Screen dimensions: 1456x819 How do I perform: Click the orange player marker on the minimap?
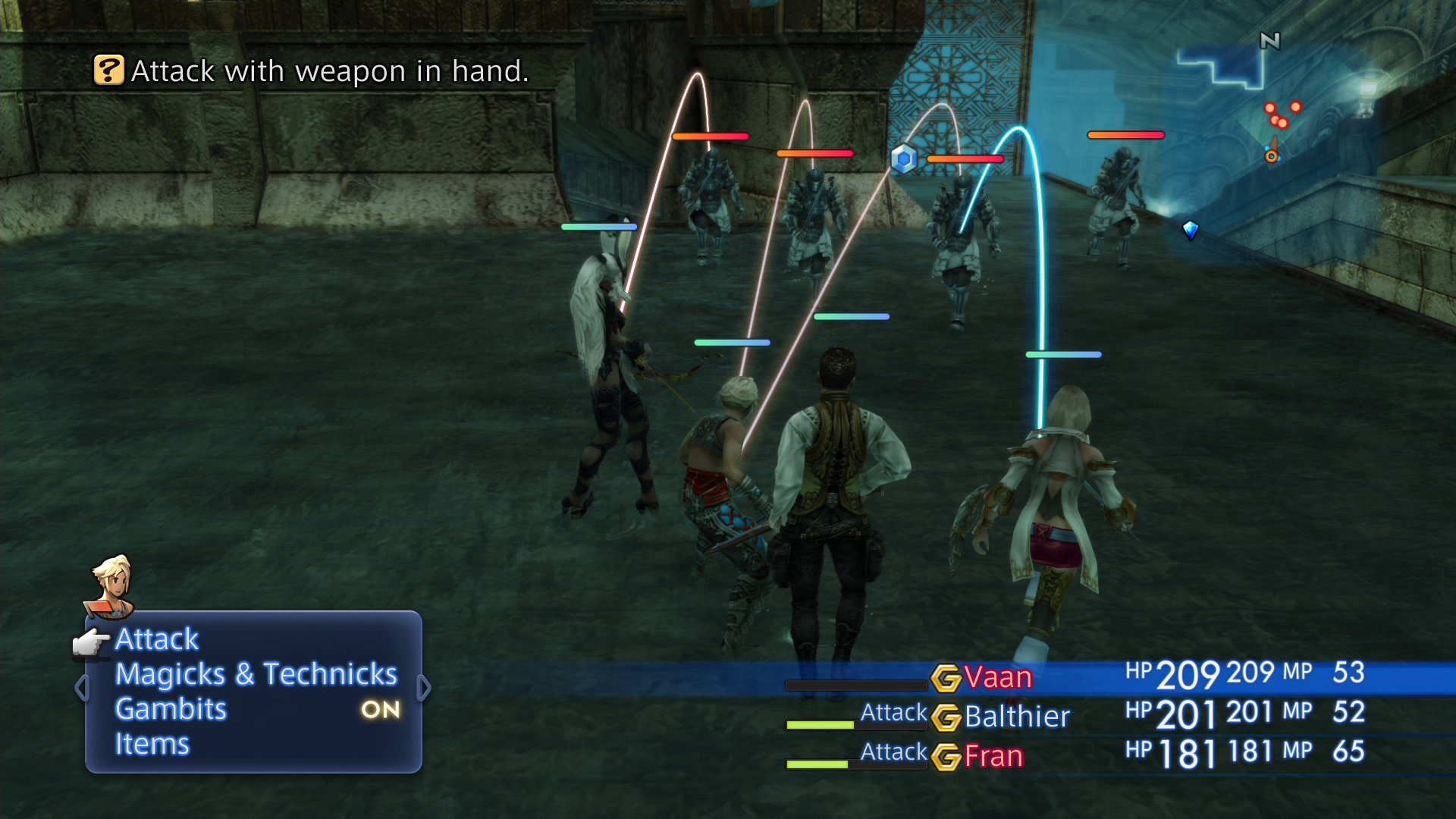click(1272, 155)
